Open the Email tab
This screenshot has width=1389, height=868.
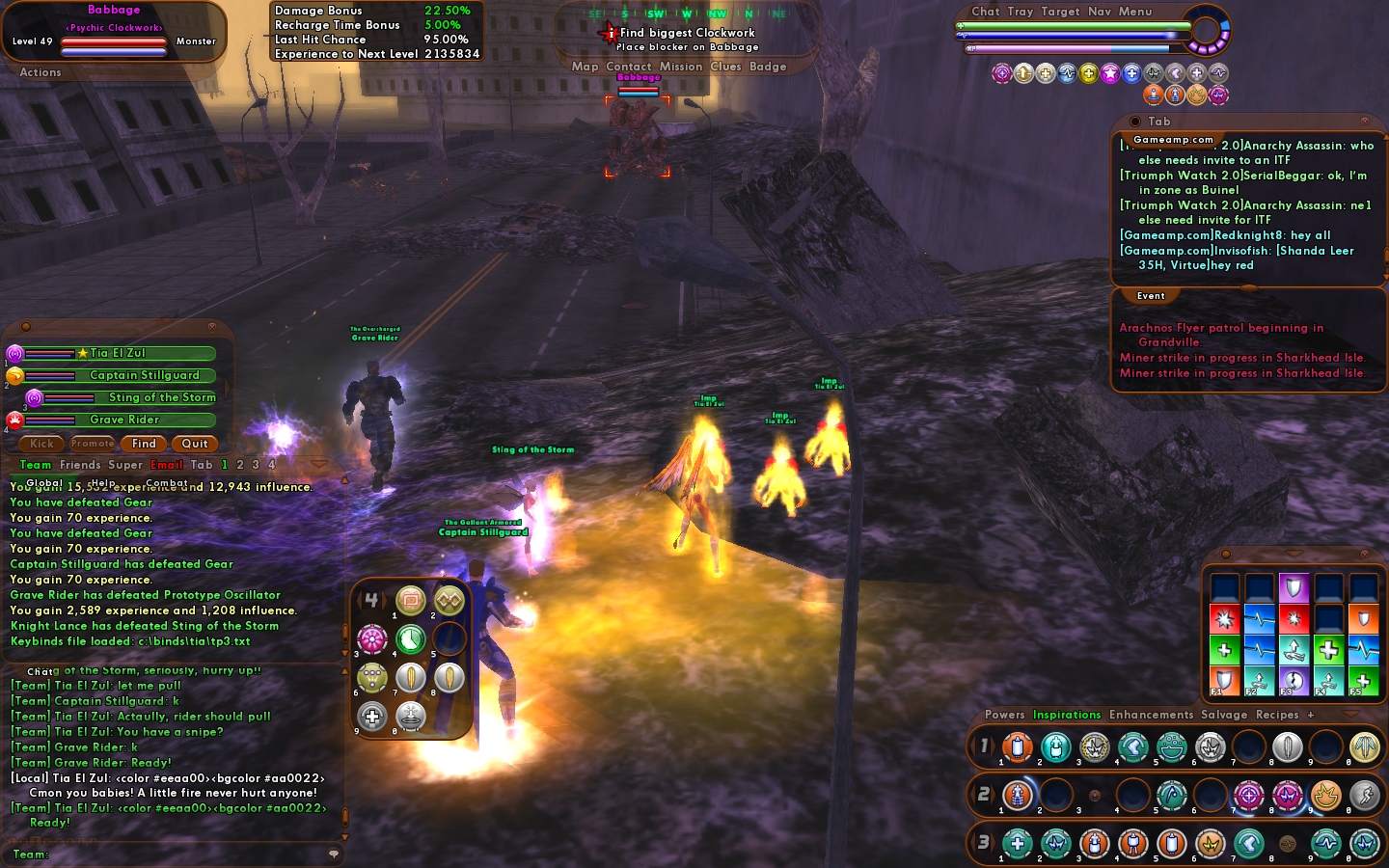coord(167,465)
